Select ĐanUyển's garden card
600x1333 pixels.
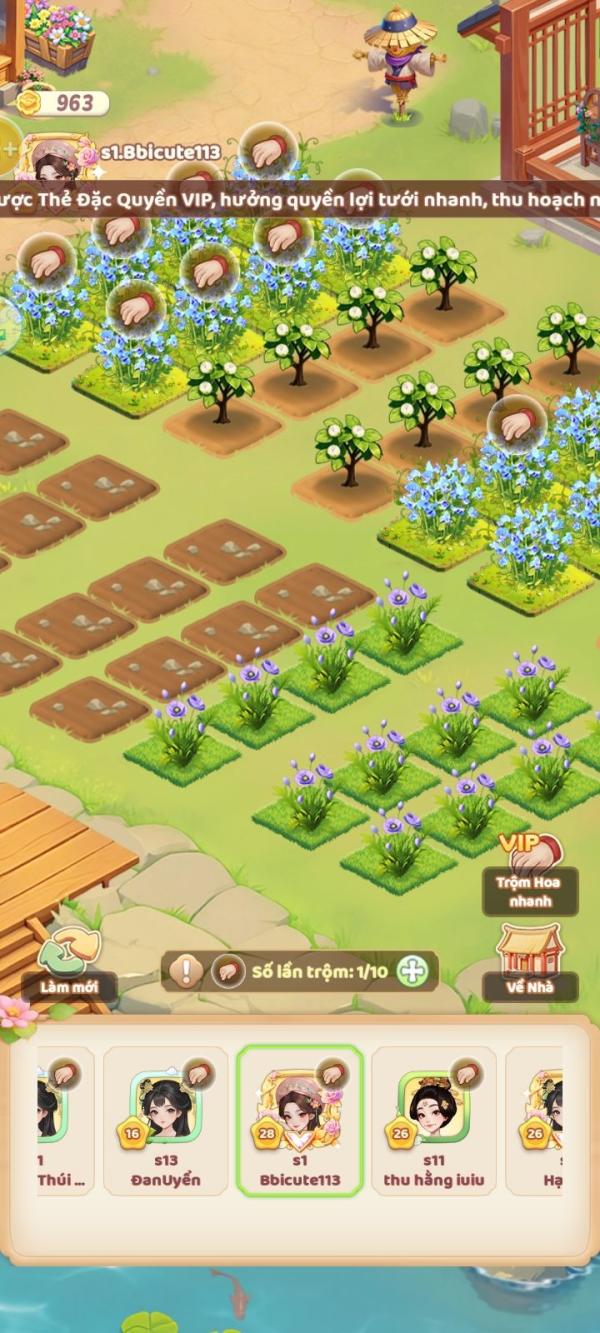click(x=166, y=1120)
